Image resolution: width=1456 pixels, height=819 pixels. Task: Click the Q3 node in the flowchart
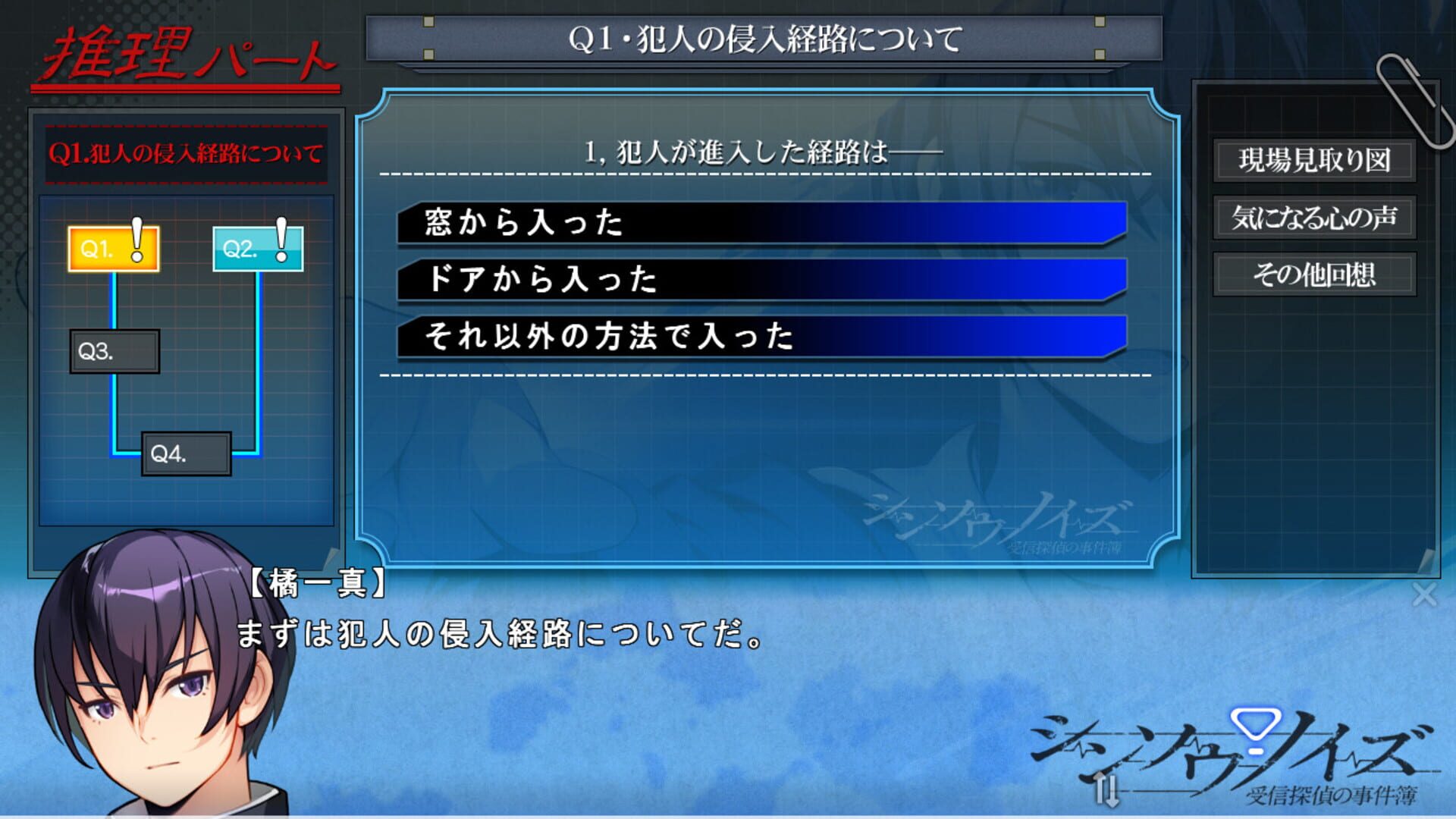coord(114,352)
